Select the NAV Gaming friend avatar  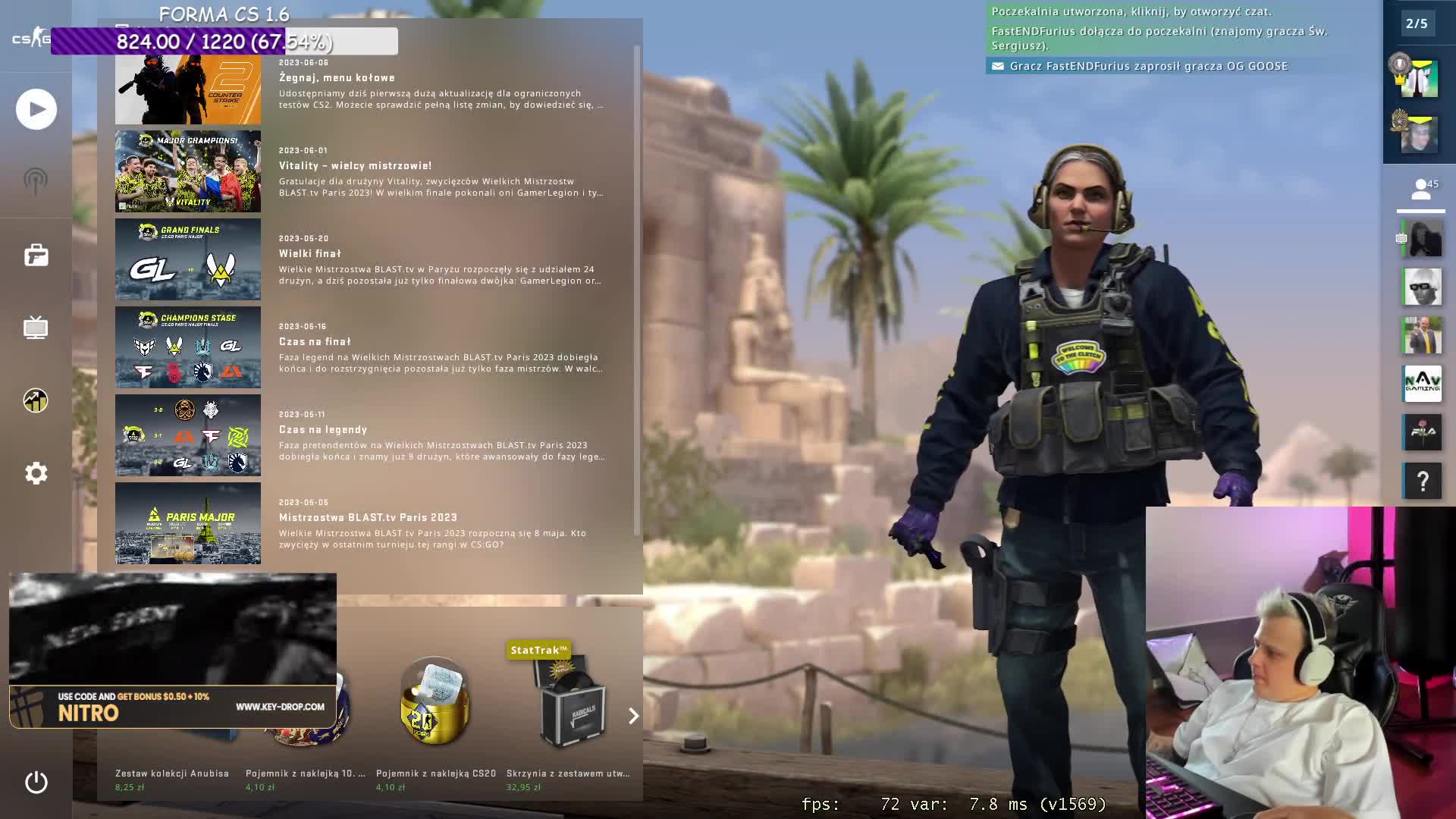[x=1422, y=384]
